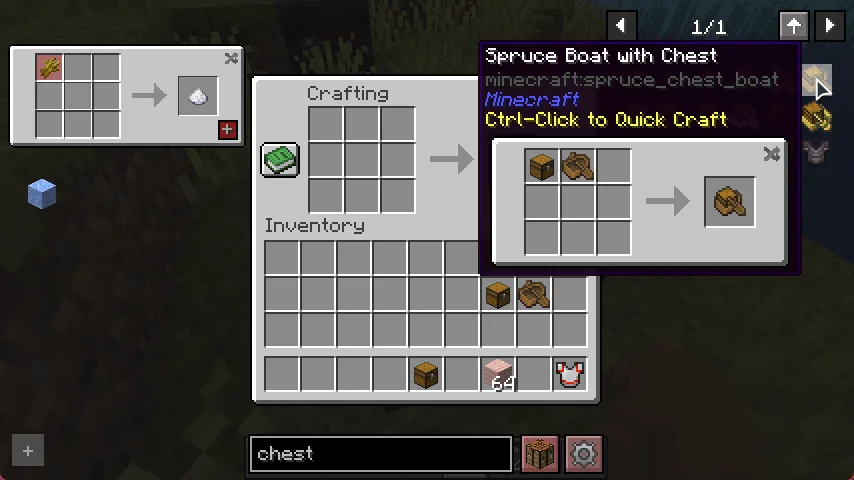The image size is (854, 480).
Task: Click the red plus button on recipe
Action: 227,129
